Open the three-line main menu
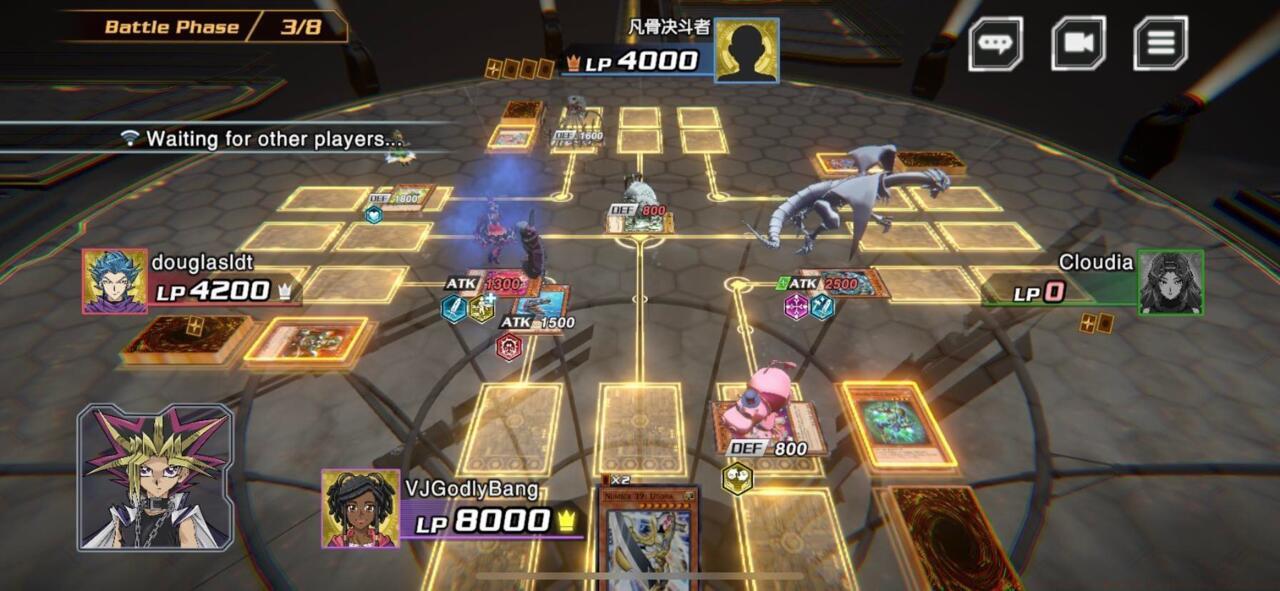 (1160, 44)
